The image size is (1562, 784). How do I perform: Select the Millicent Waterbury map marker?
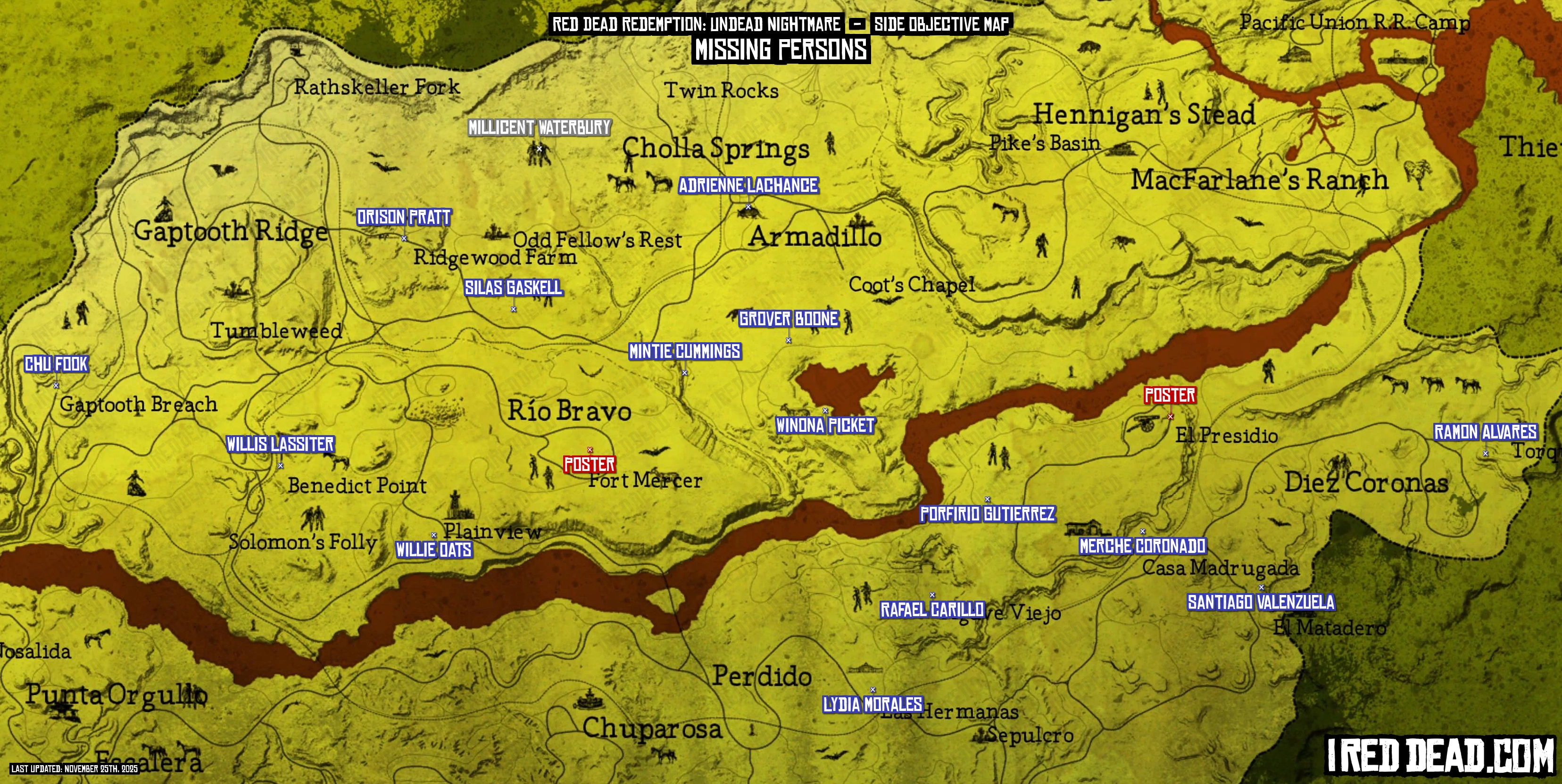539,128
